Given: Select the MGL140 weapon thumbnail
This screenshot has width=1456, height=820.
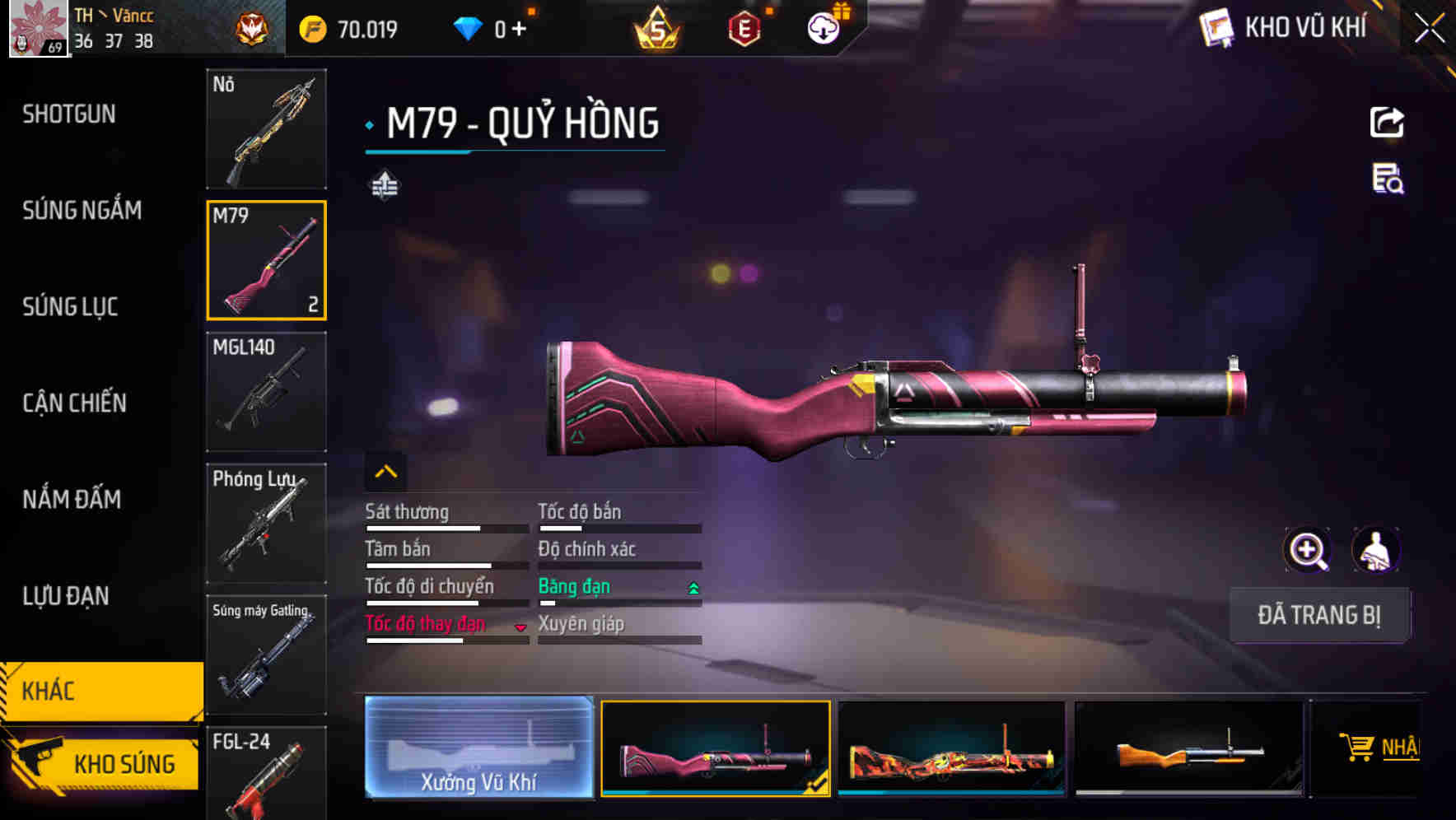Looking at the screenshot, I should (265, 392).
